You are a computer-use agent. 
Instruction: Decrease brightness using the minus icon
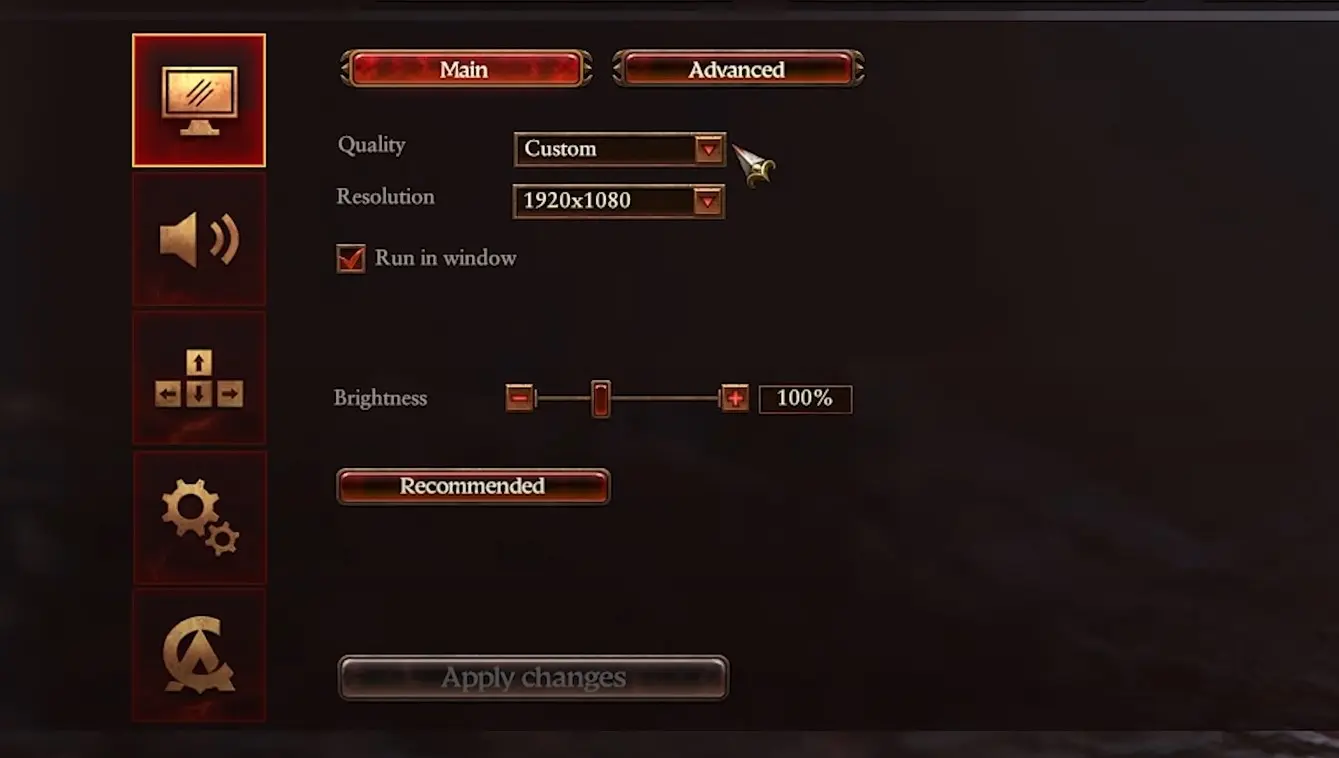click(x=520, y=398)
